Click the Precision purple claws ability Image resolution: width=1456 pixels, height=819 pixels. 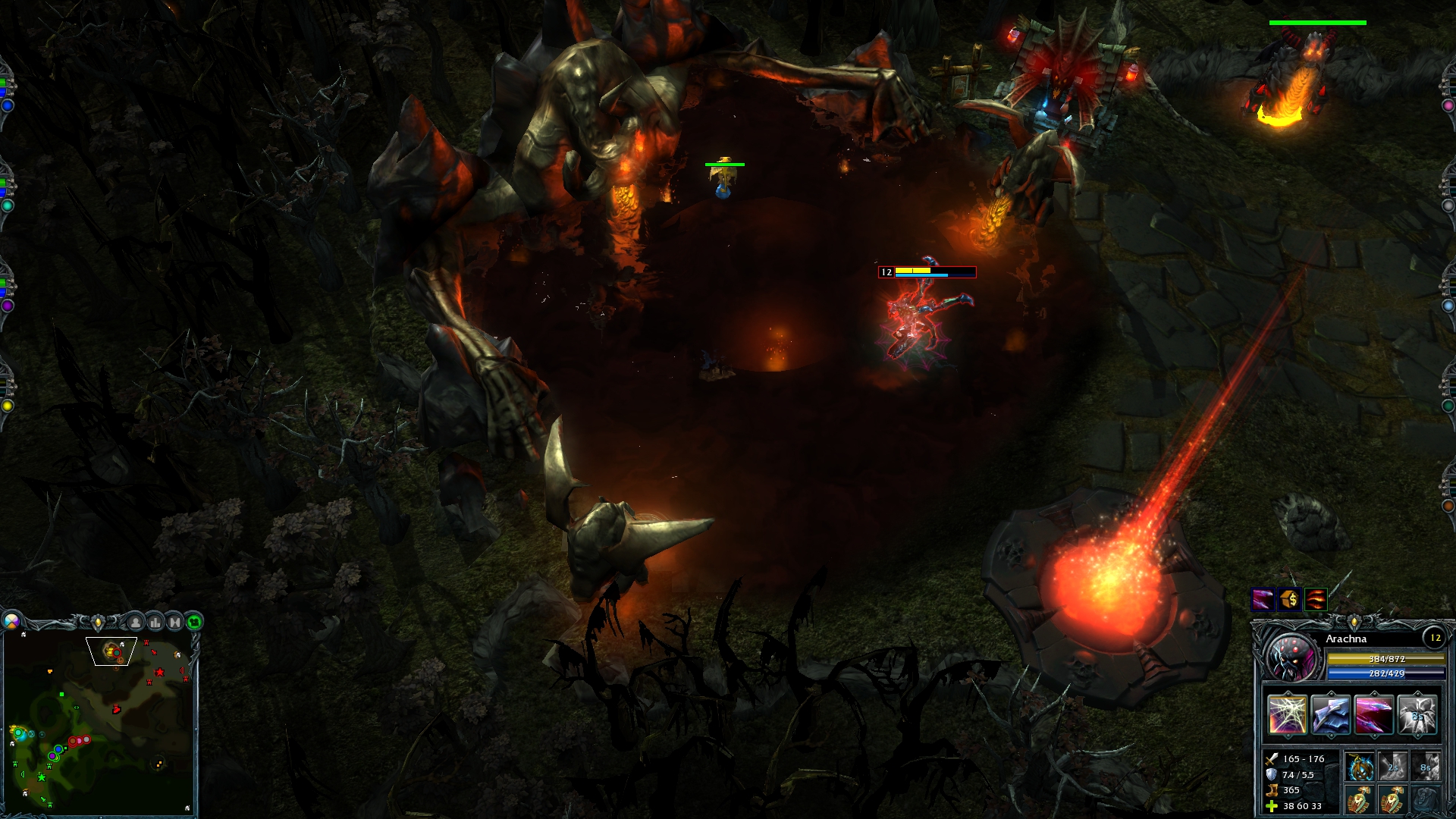[1373, 715]
